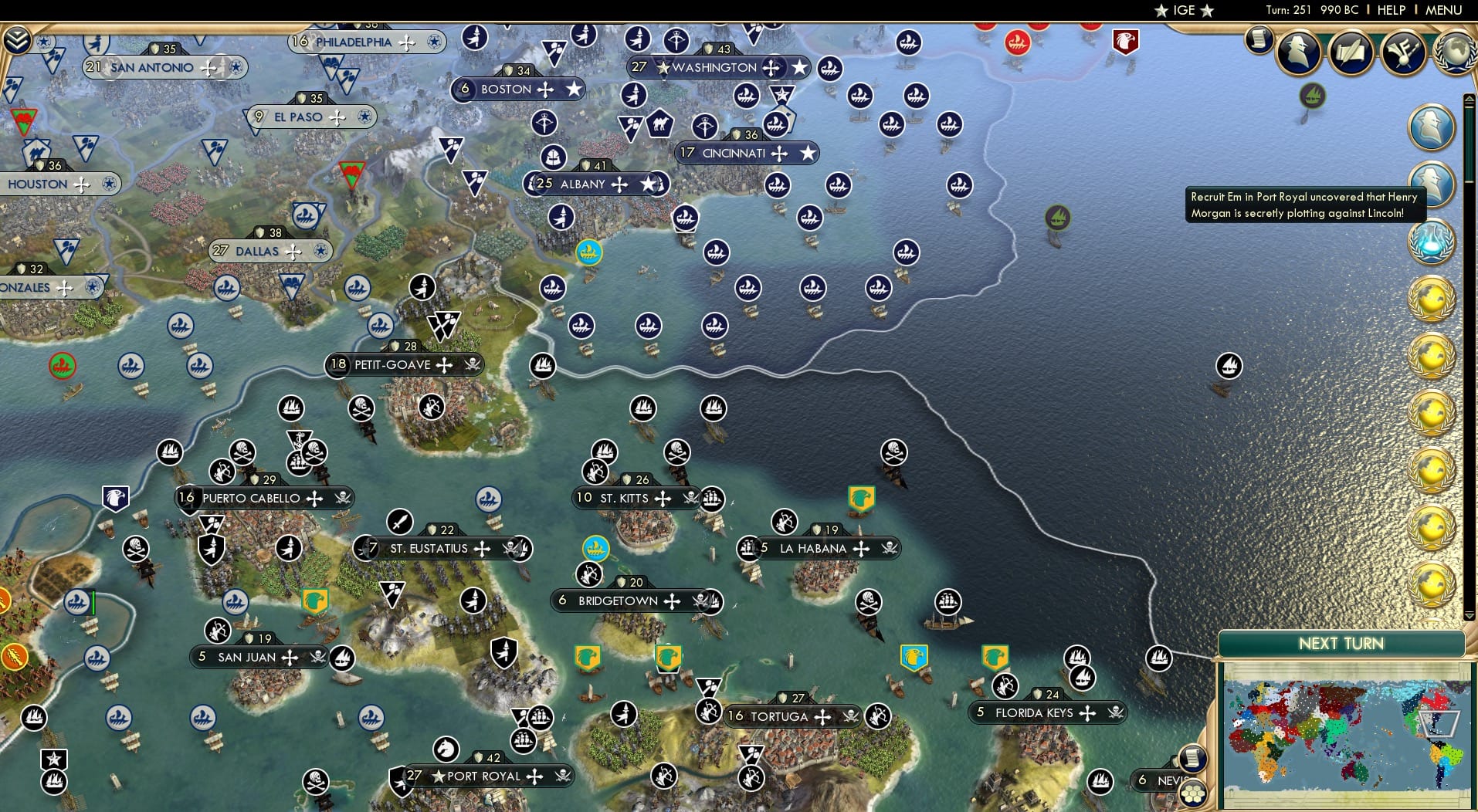
Task: Open the Notification Log scroll icon
Action: 1258,40
